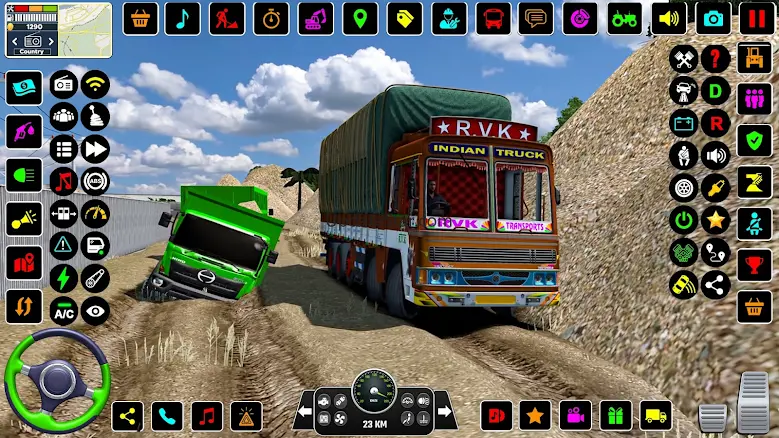The height and width of the screenshot is (438, 779).
Task: Take a screenshot with the camera icon
Action: [x=712, y=18]
